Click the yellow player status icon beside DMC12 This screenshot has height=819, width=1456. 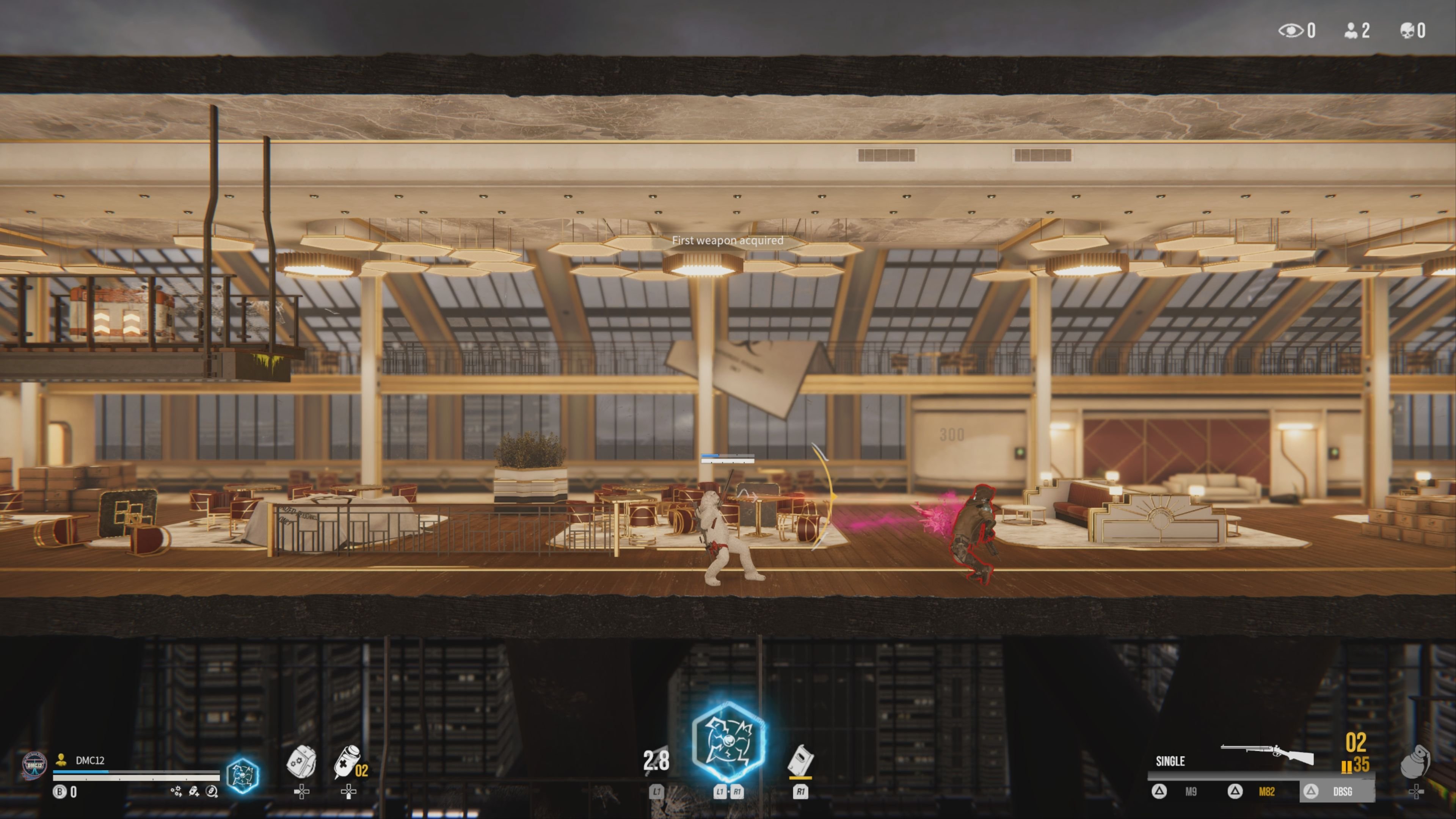61,760
